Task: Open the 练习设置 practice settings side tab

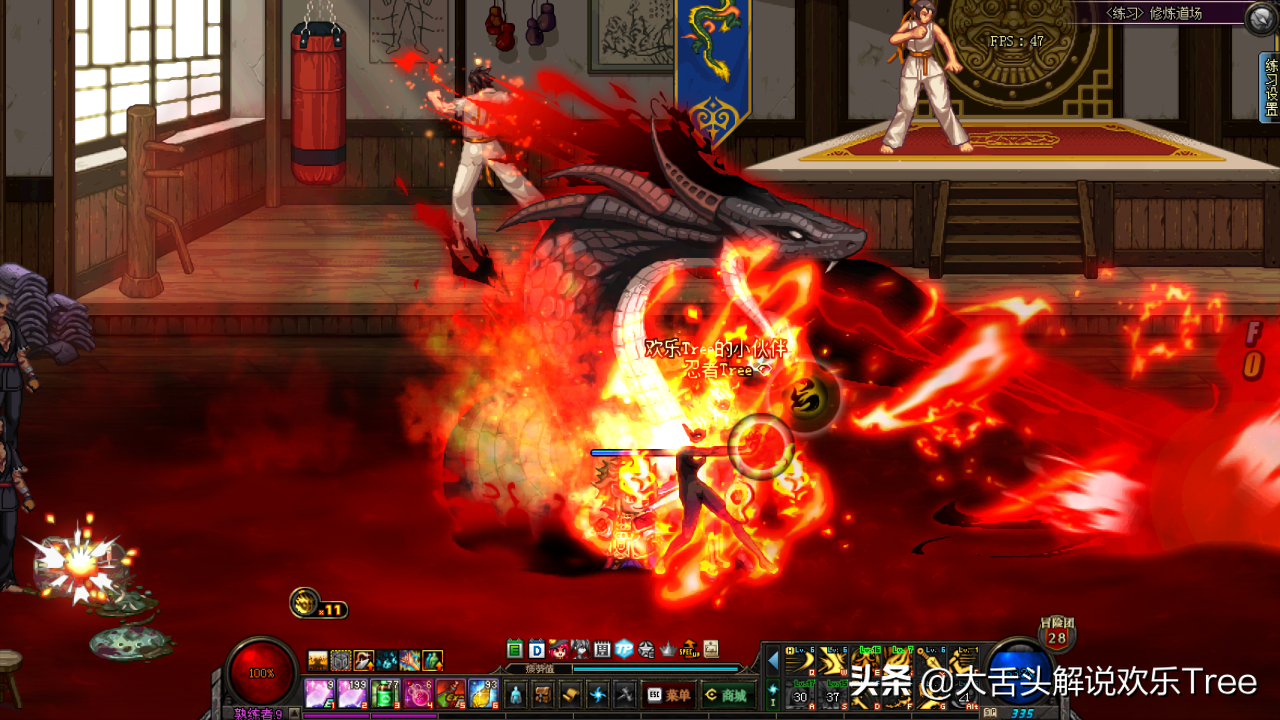Action: pos(1271,88)
